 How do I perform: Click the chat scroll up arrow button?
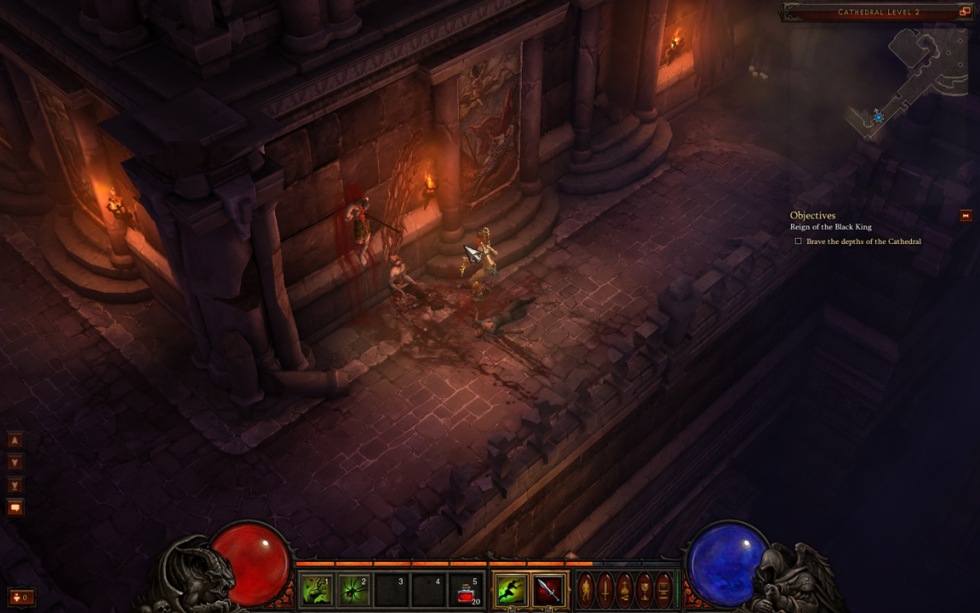tap(15, 440)
